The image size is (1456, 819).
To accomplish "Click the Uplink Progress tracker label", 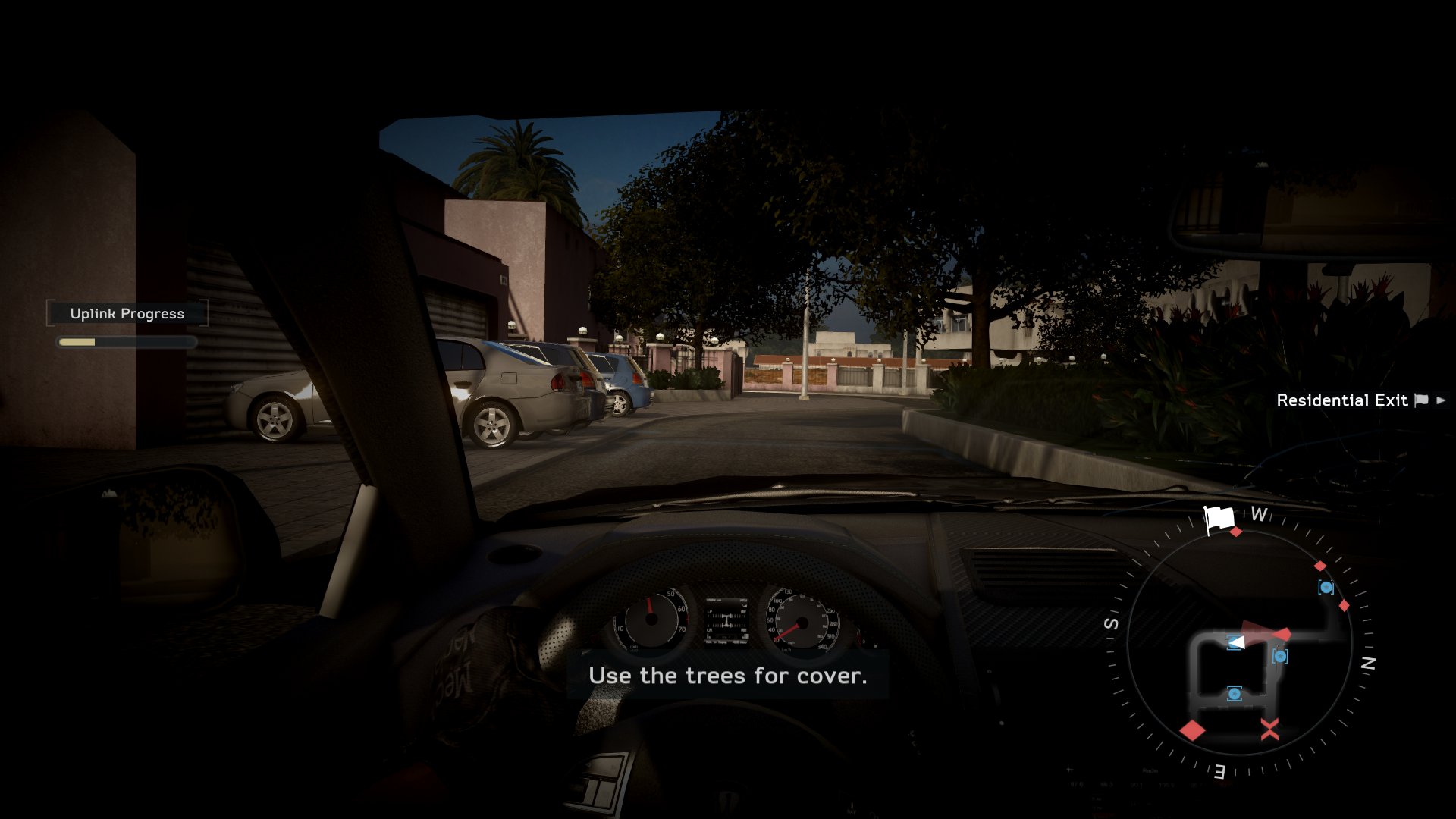I will pos(127,314).
